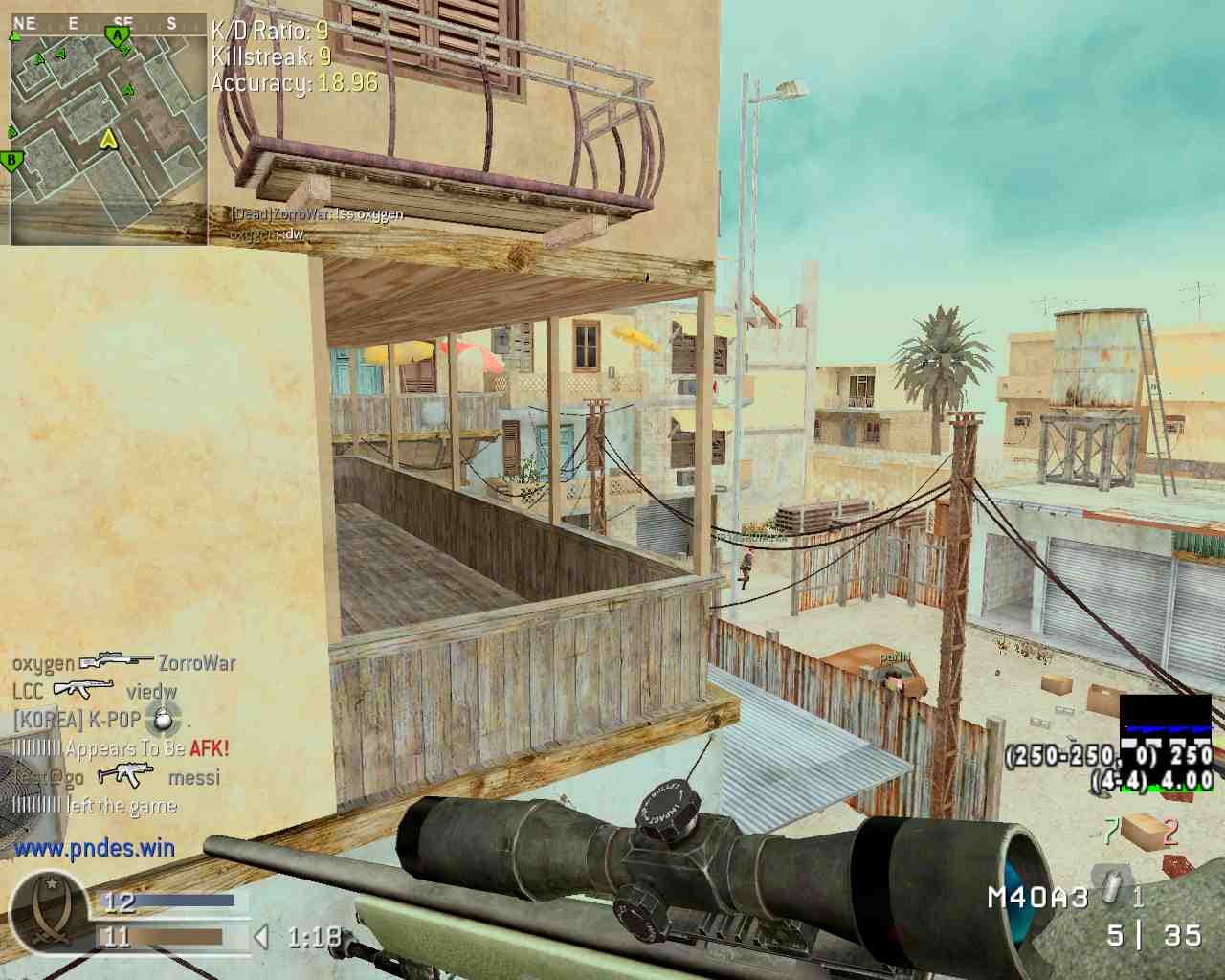Viewport: 1225px width, 980px height.
Task: Click the lagometer graph box
Action: coord(1165,743)
